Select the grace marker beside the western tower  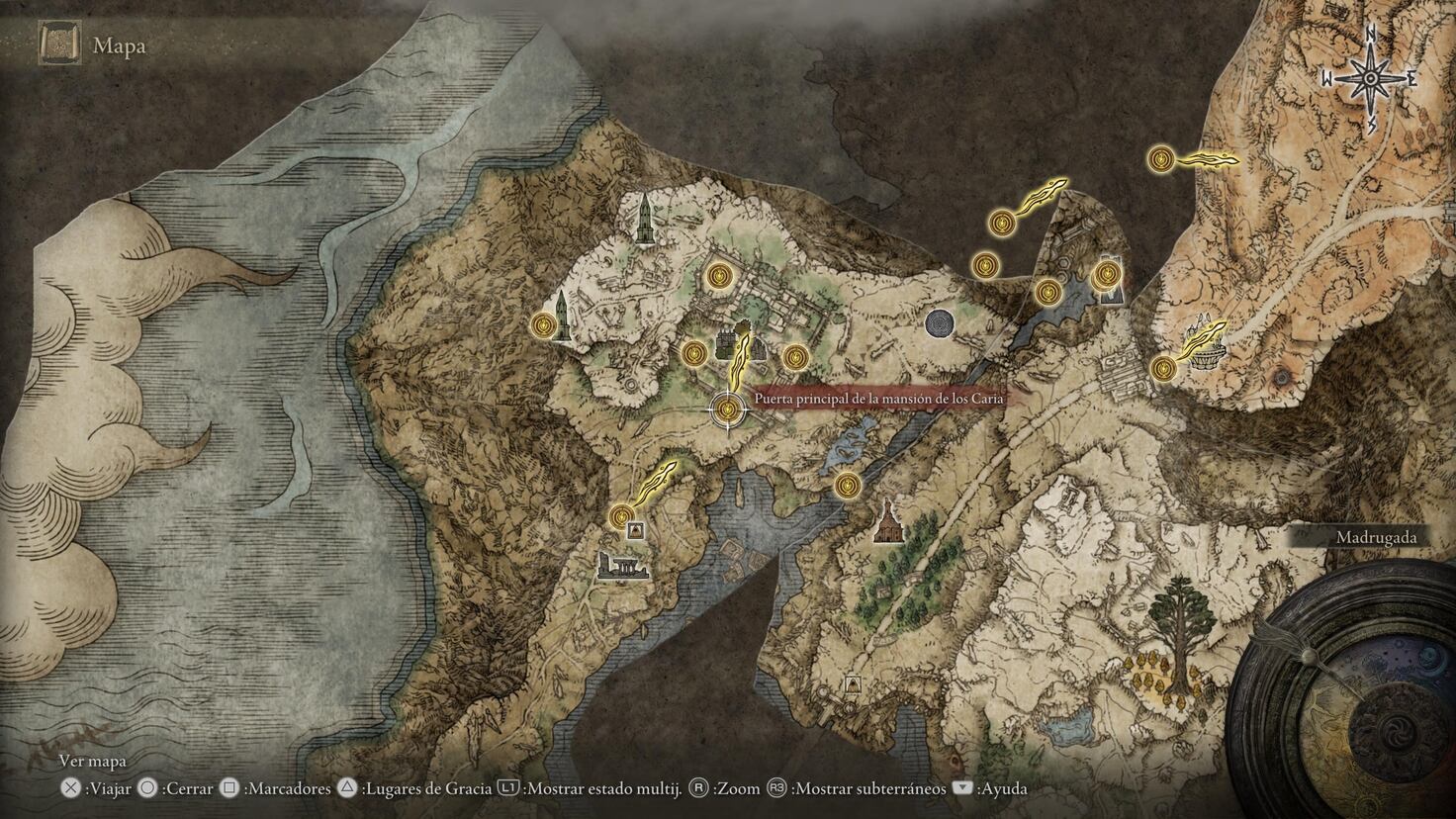(x=543, y=324)
